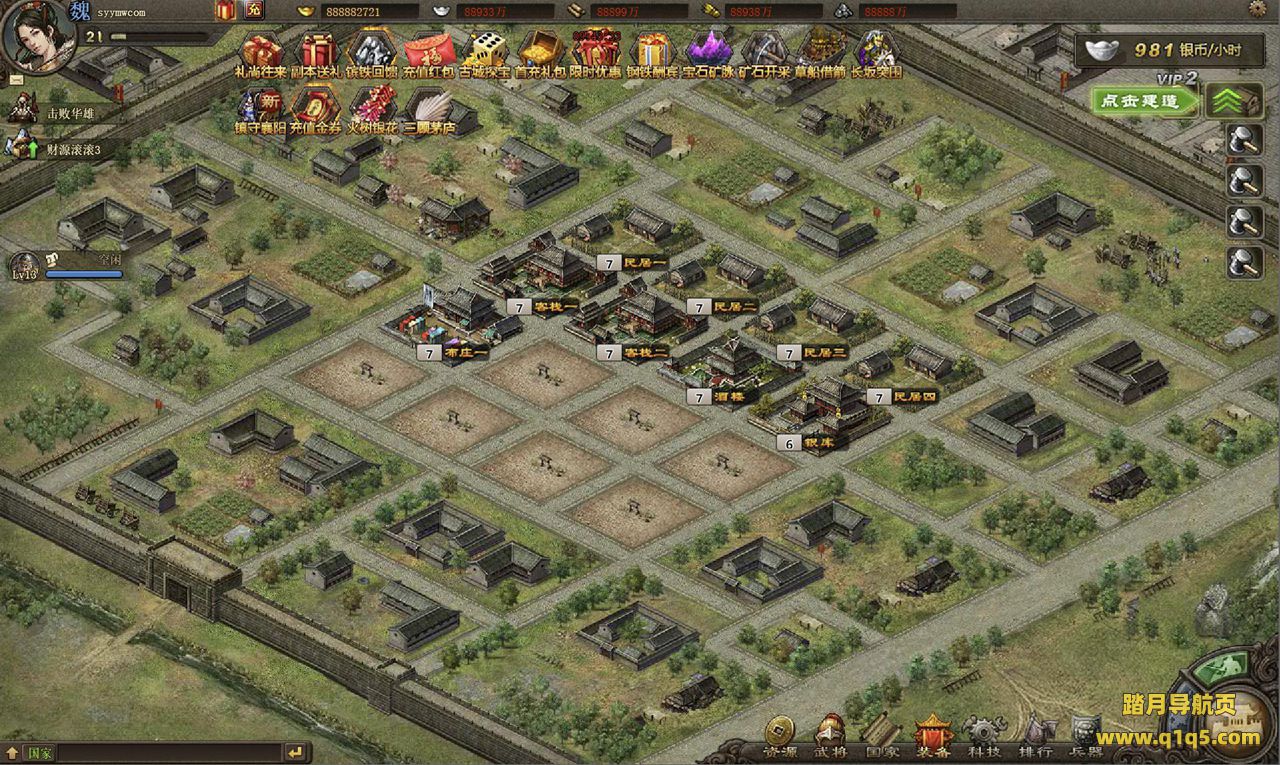Image resolution: width=1280 pixels, height=765 pixels.
Task: Select the 击败华雄 quest tracker
Action: 68,113
